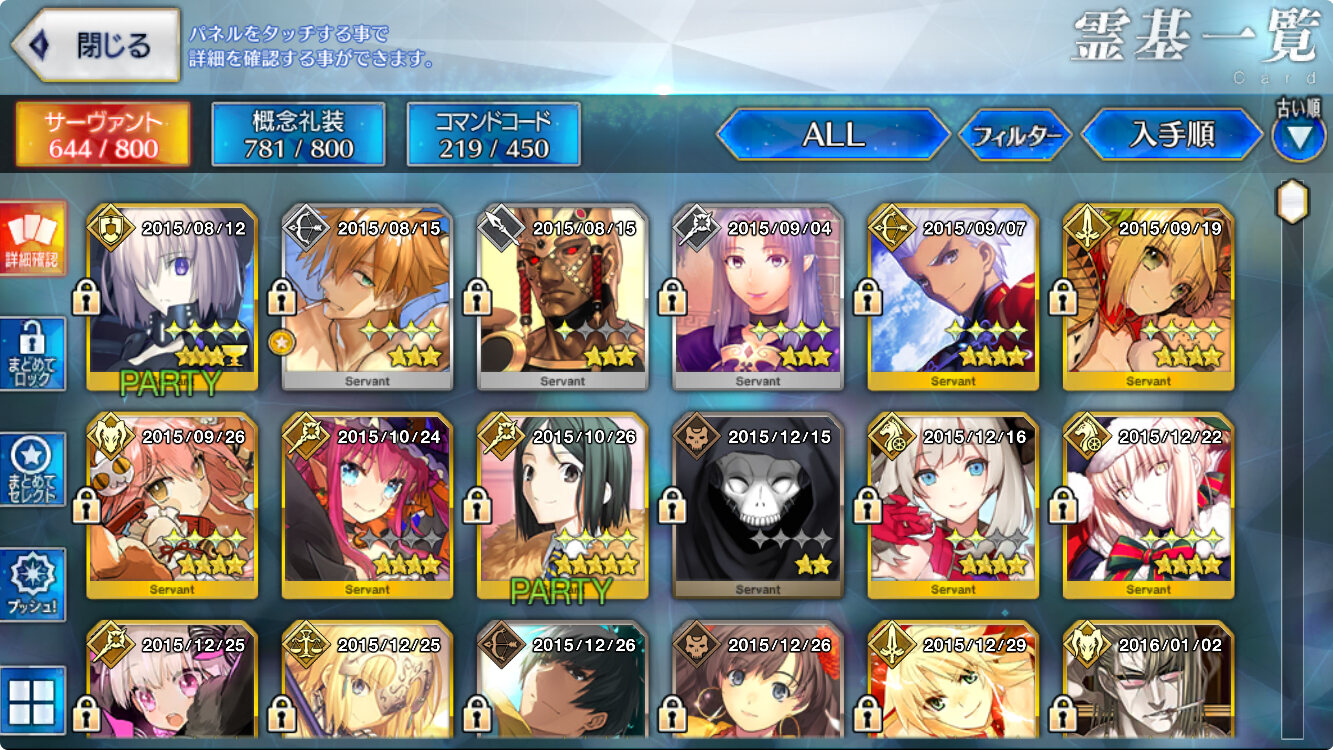
Task: Choose the servant card dated 2015/09/19
Action: [x=1148, y=298]
